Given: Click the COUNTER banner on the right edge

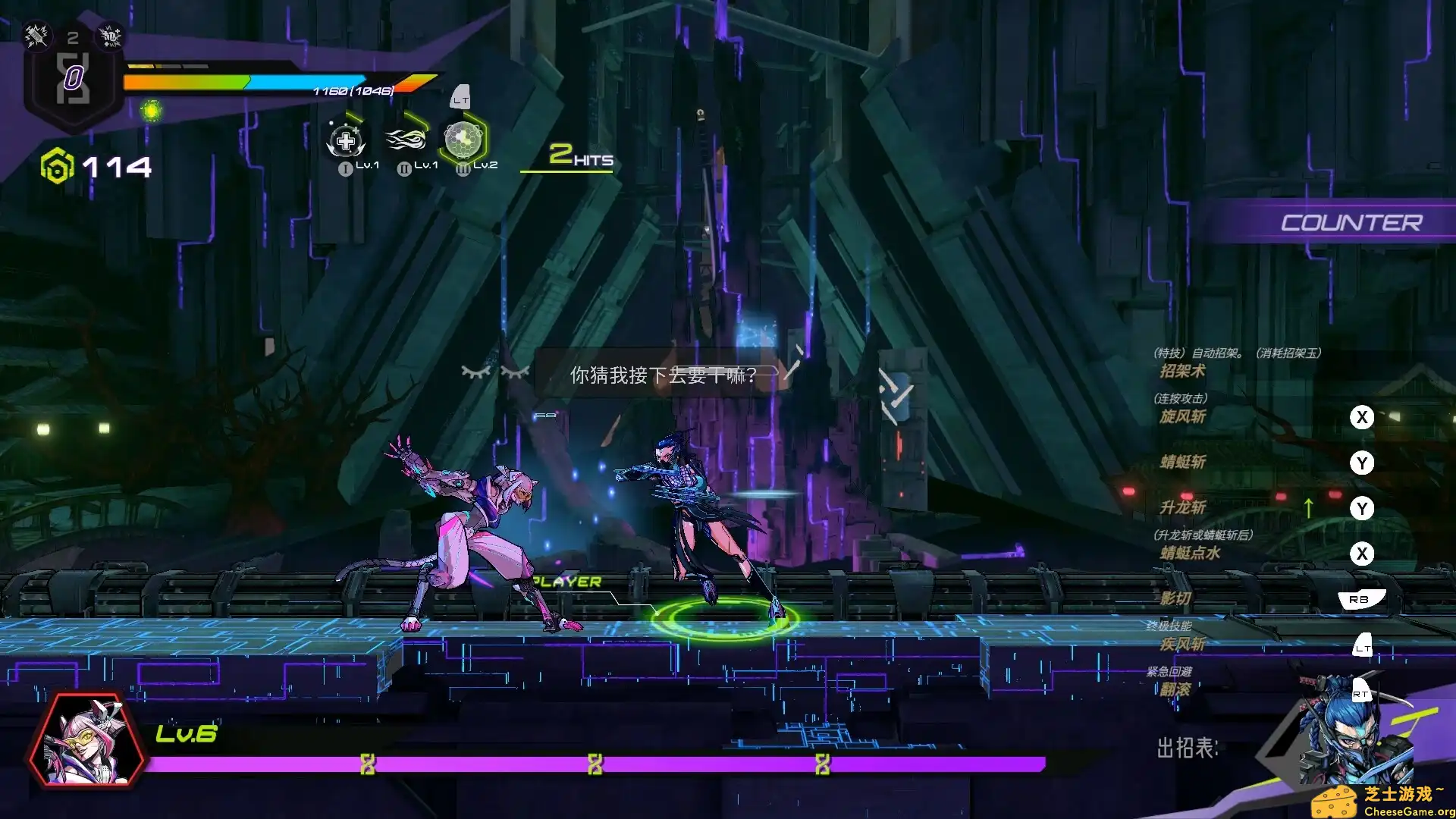Looking at the screenshot, I should pos(1353,222).
